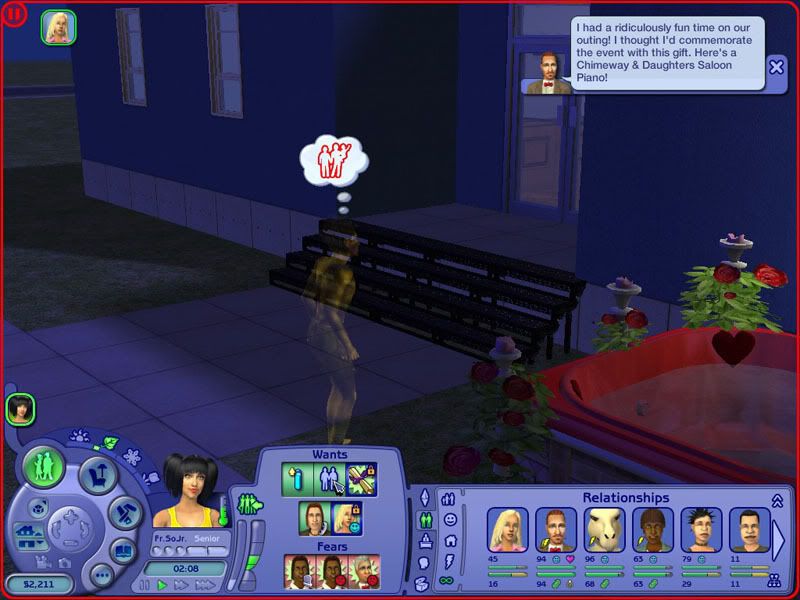Screen dimensions: 800x600
Task: Set game speed to normal play
Action: click(x=160, y=585)
